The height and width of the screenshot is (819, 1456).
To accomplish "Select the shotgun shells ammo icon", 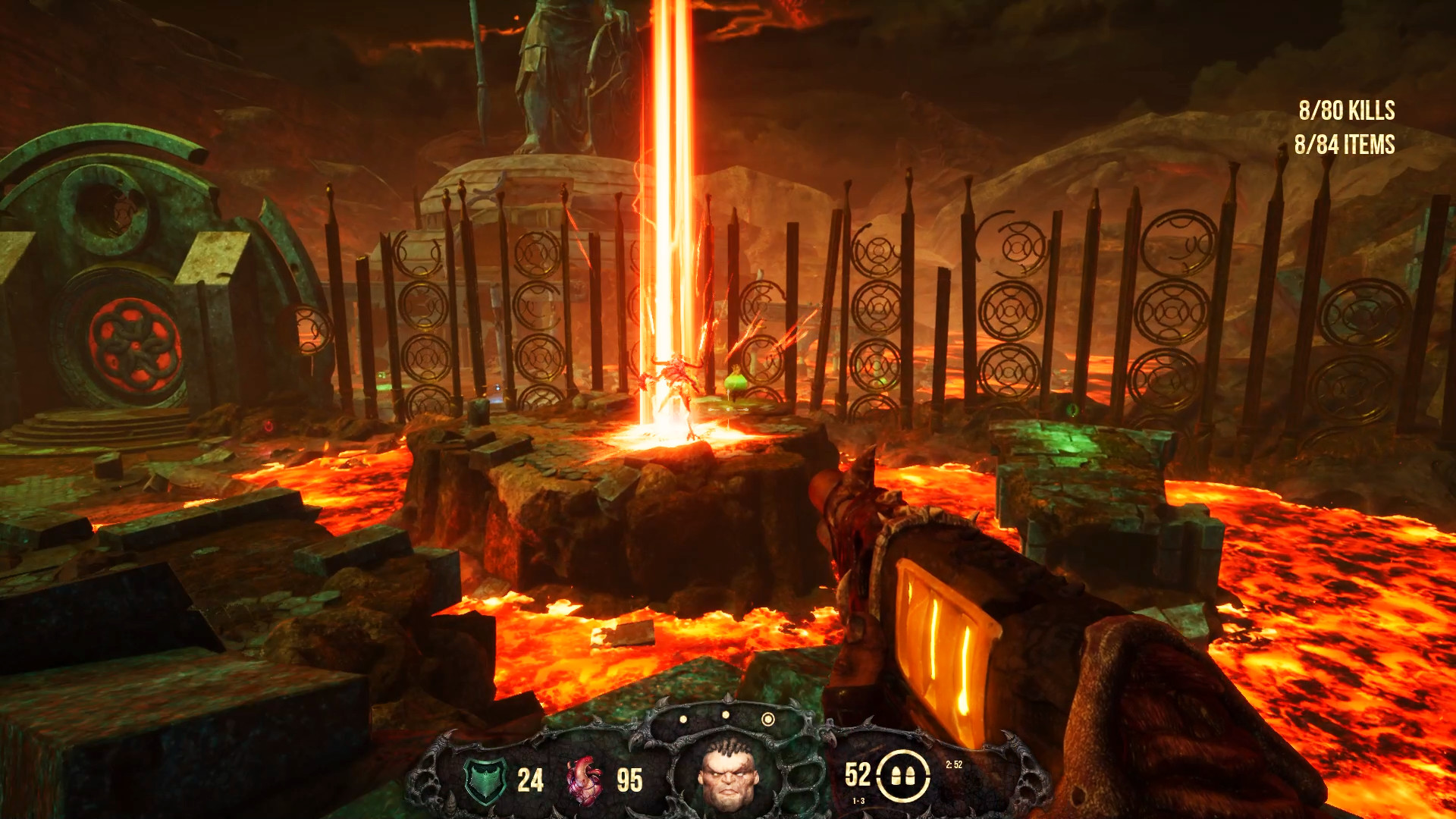I will point(903,776).
